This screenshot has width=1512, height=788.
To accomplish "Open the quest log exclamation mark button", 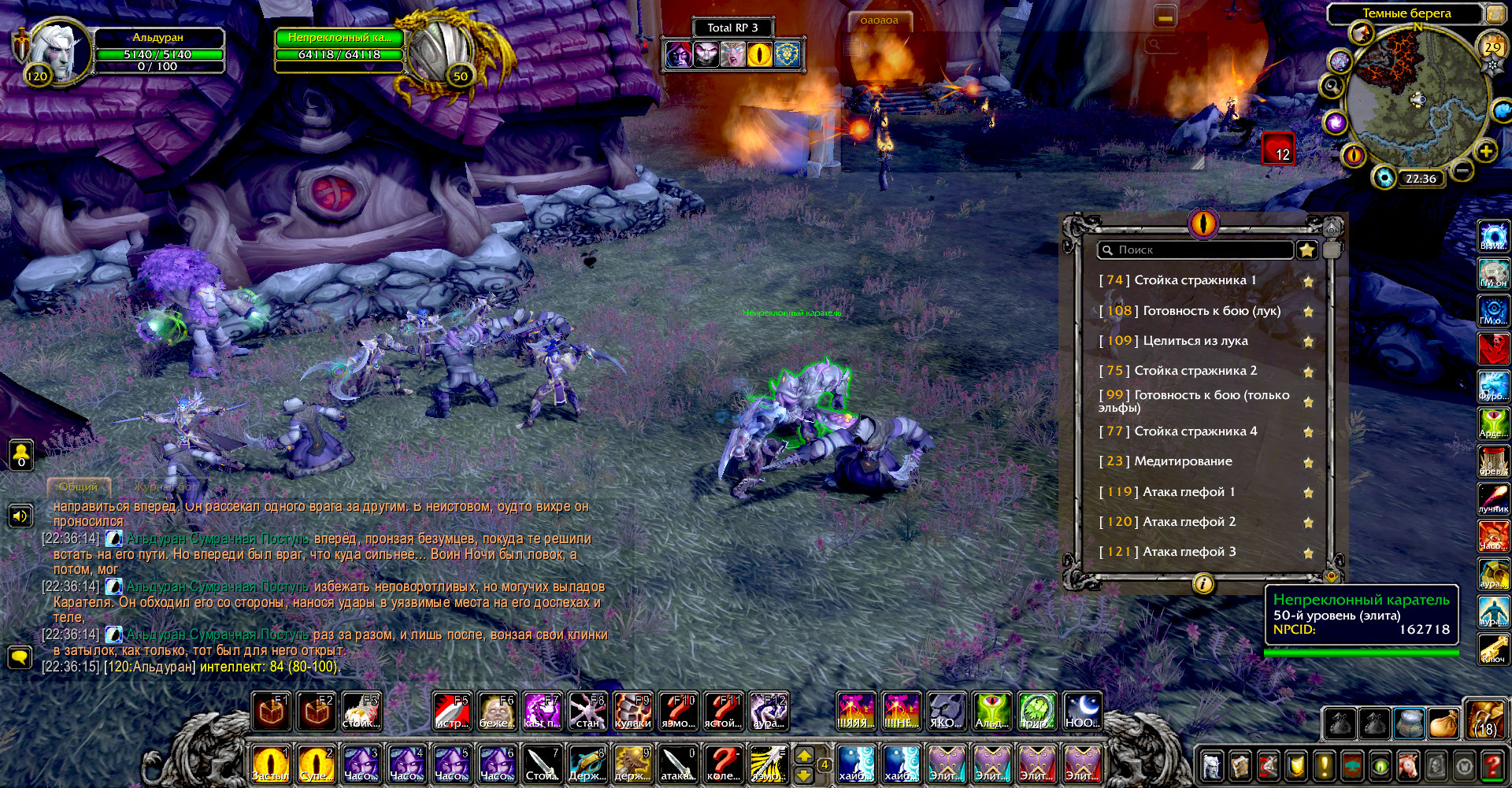I will click(1324, 765).
